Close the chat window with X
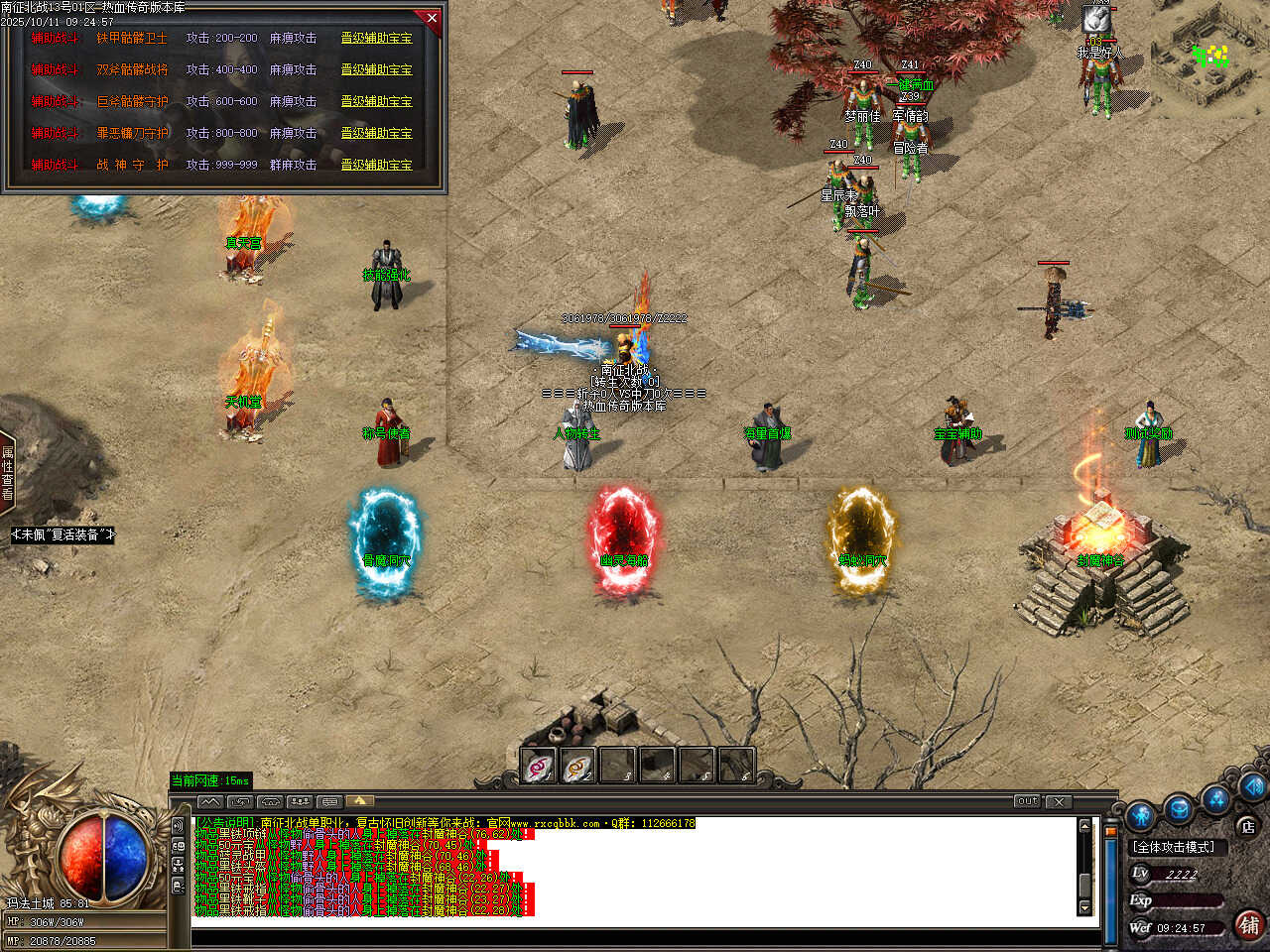The width and height of the screenshot is (1270, 952). [1059, 801]
